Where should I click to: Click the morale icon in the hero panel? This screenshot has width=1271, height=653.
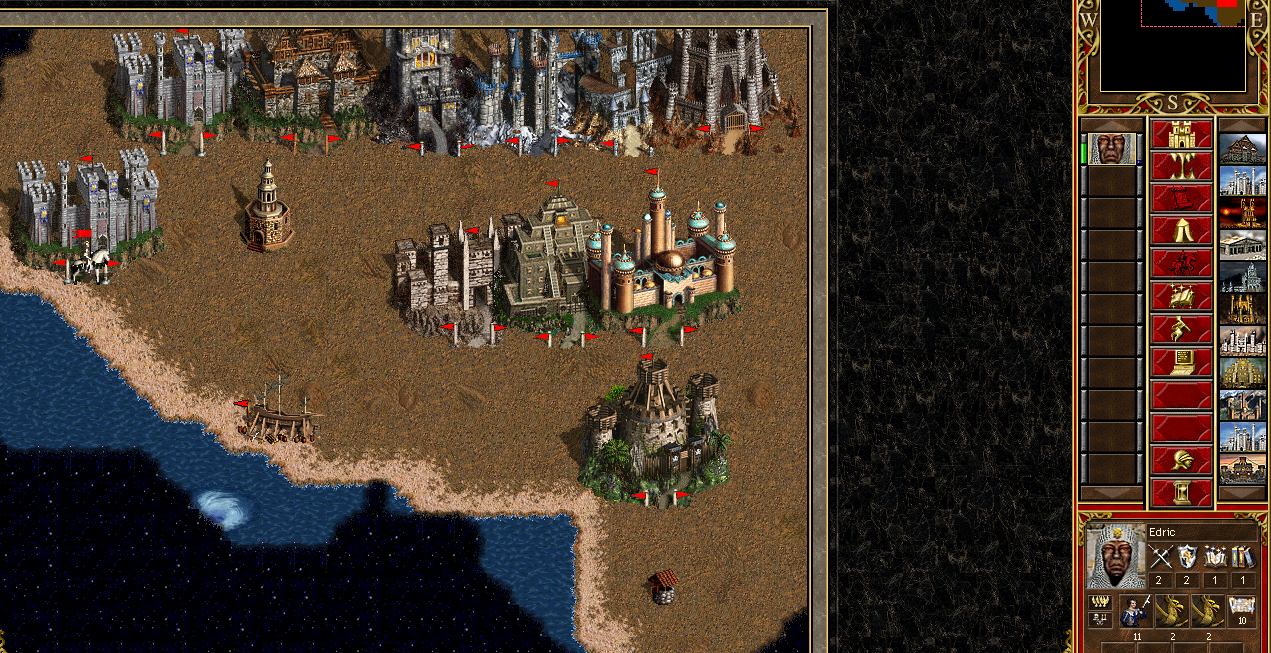[1099, 601]
